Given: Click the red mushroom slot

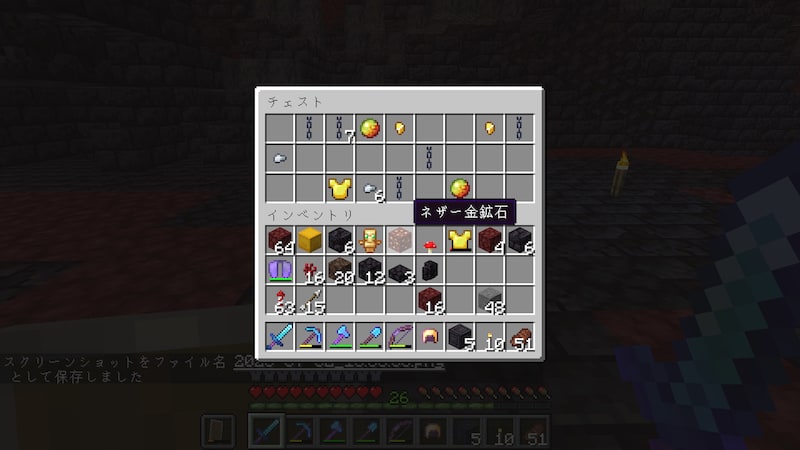Looking at the screenshot, I should tap(430, 240).
